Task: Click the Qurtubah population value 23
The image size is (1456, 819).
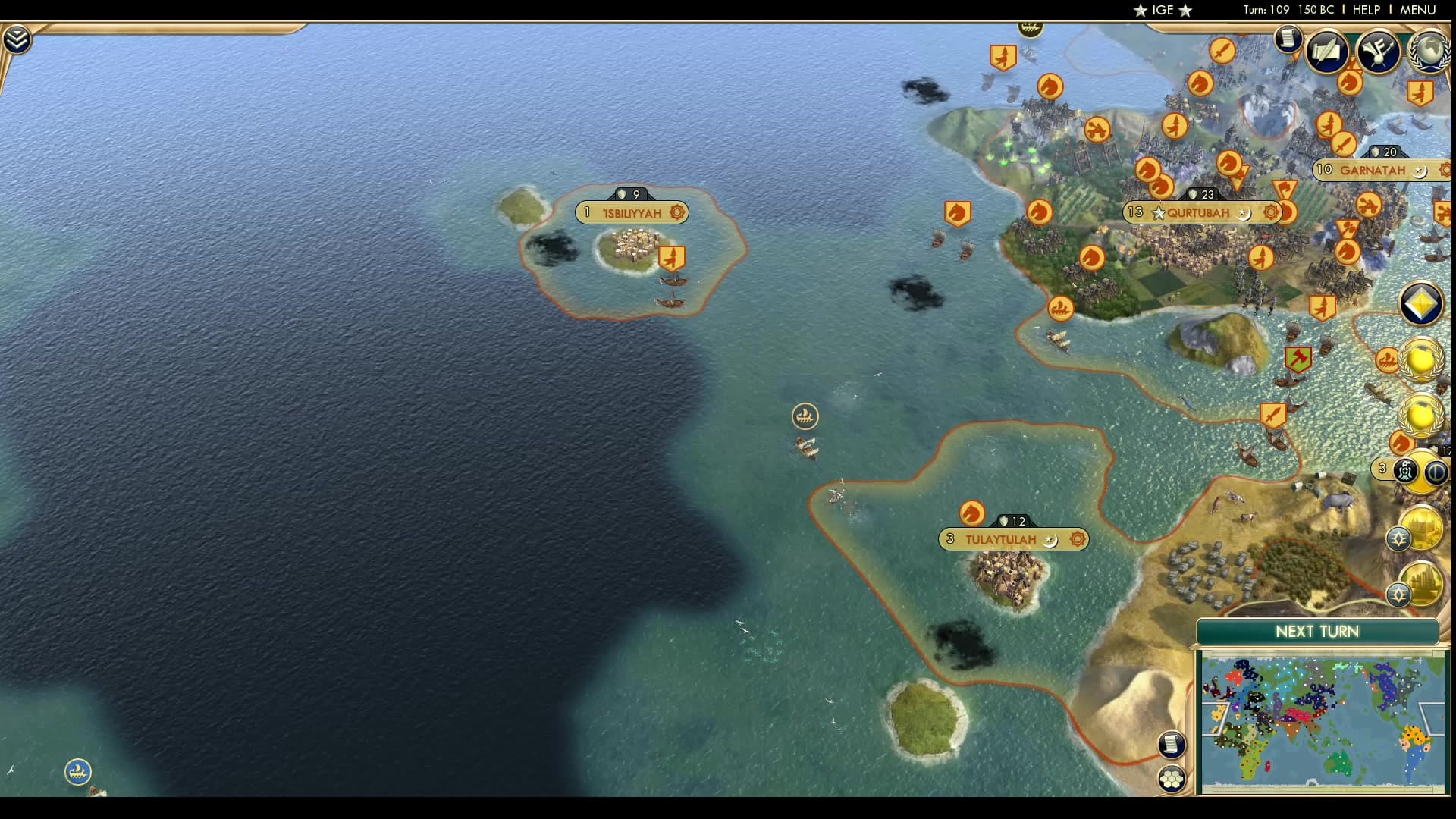Action: (1207, 195)
